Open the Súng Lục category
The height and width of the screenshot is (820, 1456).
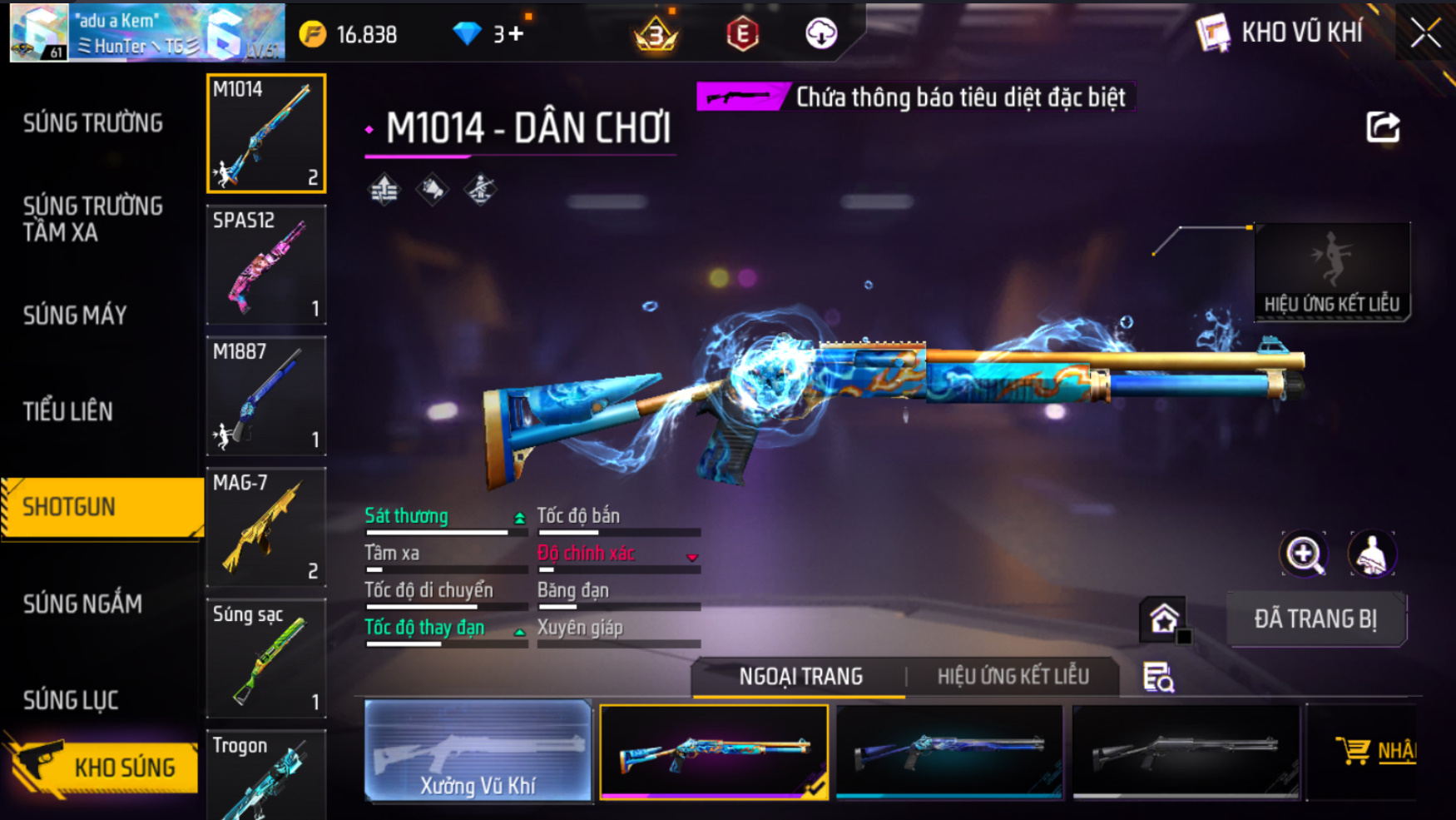[x=71, y=700]
